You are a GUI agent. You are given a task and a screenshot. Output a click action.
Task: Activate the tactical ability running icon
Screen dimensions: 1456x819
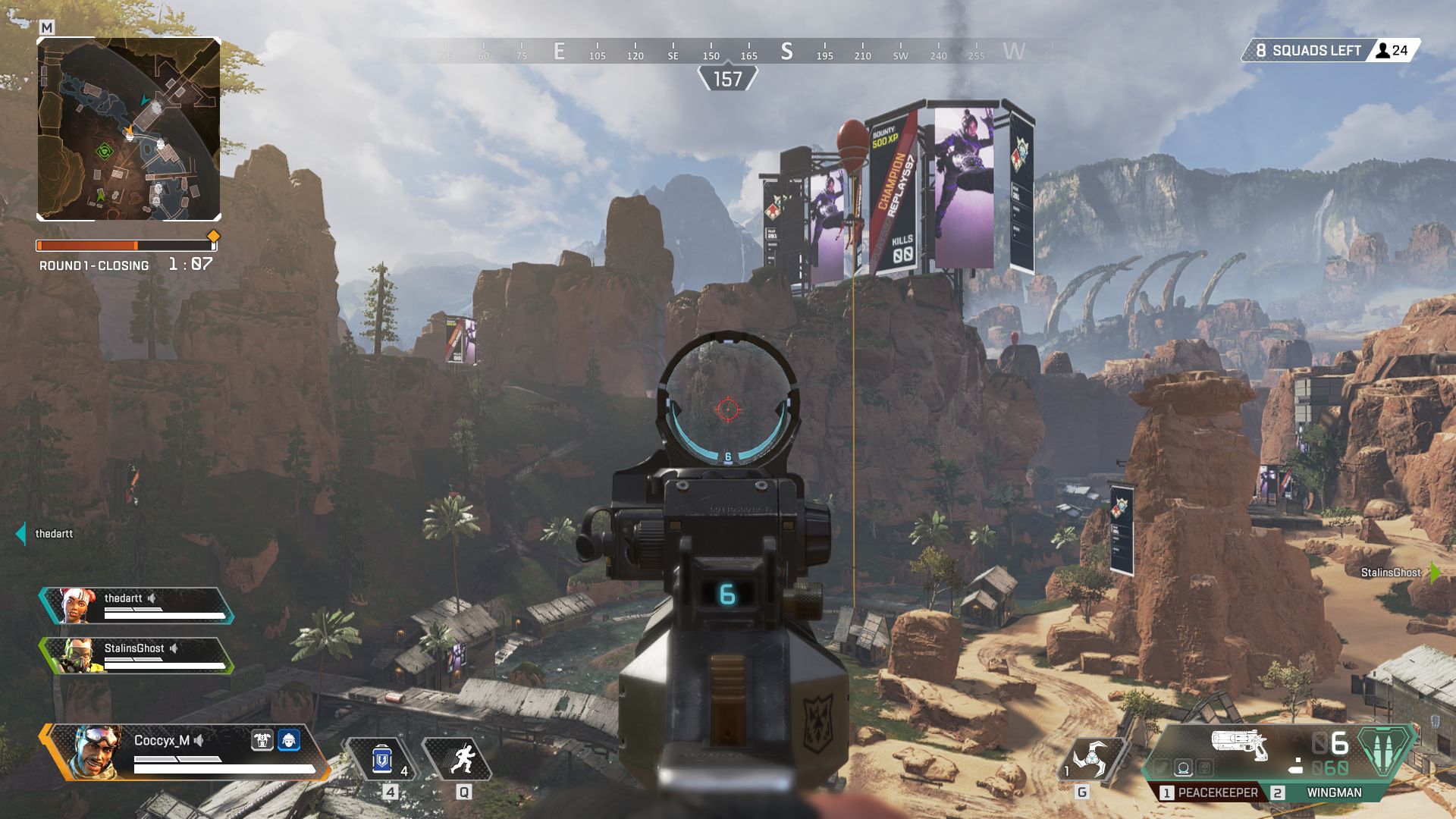(462, 759)
